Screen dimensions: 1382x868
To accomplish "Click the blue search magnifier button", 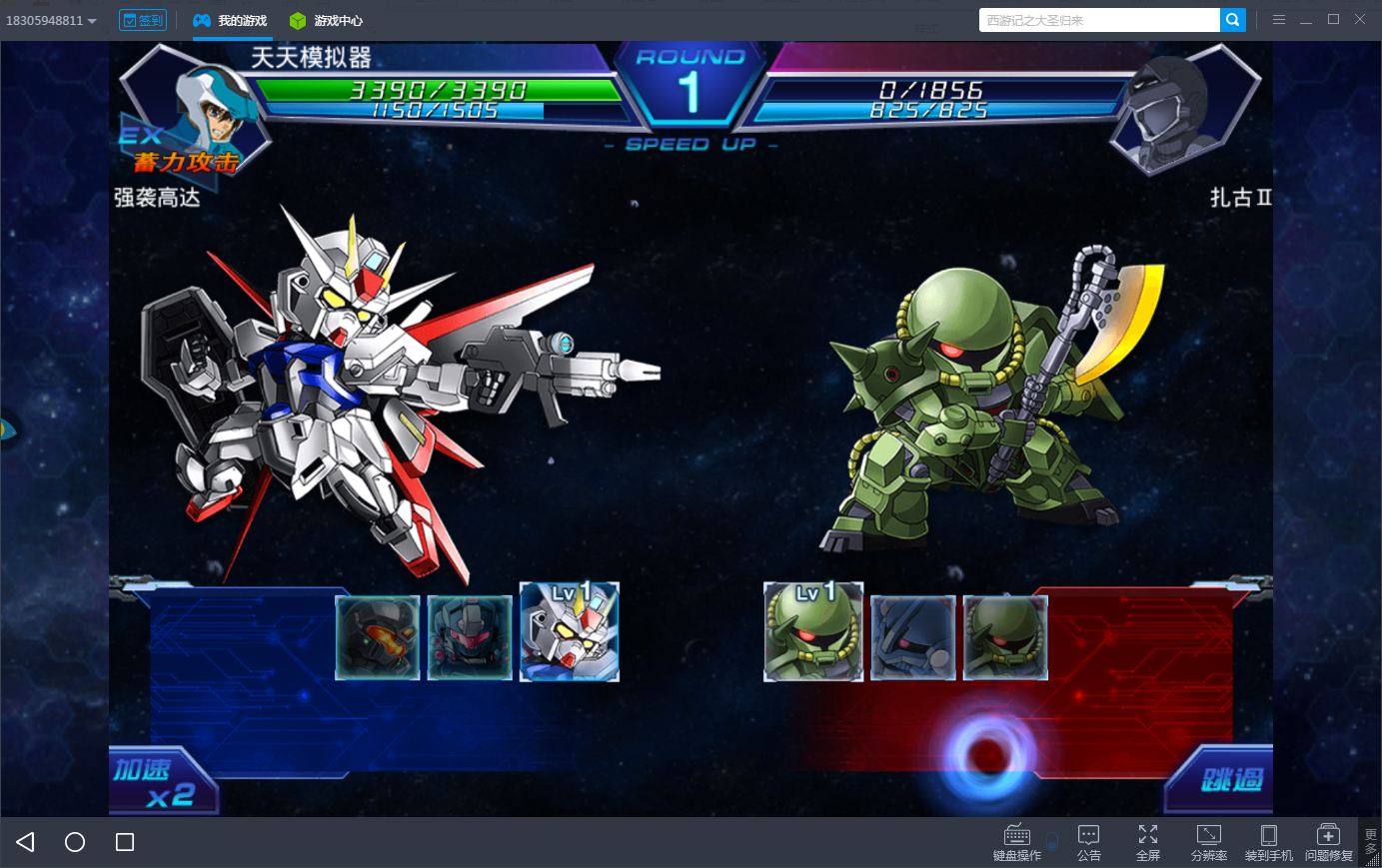I will click(x=1233, y=20).
